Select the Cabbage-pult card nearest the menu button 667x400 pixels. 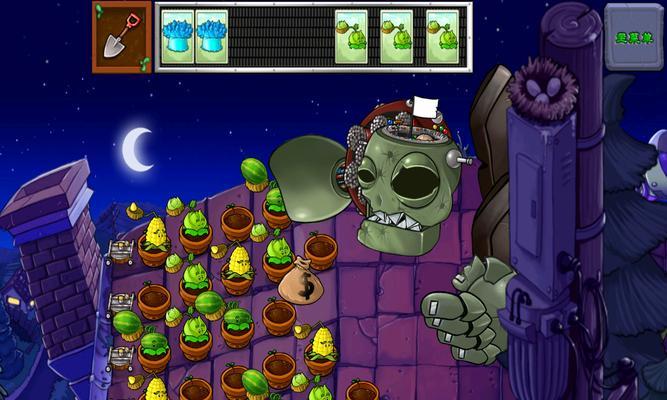442,37
